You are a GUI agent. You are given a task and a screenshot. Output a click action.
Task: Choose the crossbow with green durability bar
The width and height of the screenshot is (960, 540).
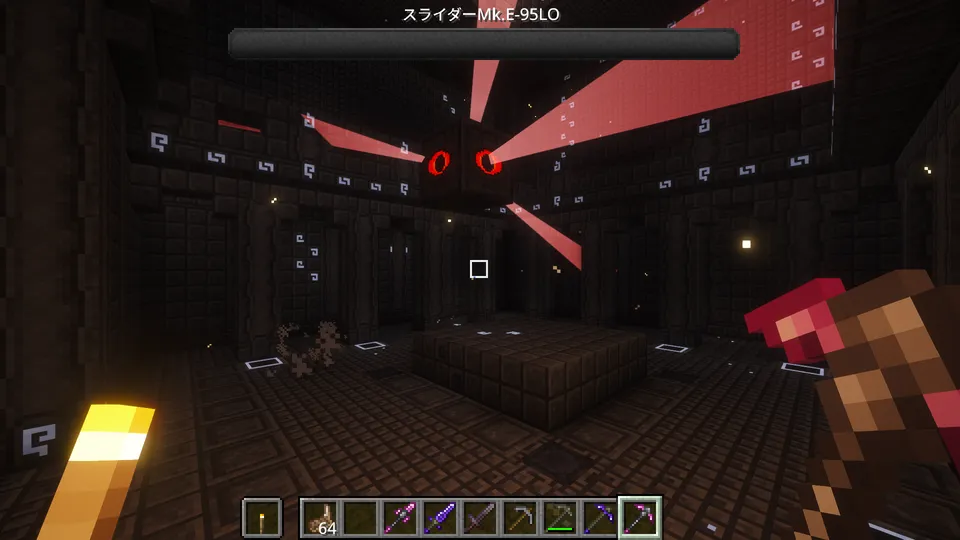point(560,518)
